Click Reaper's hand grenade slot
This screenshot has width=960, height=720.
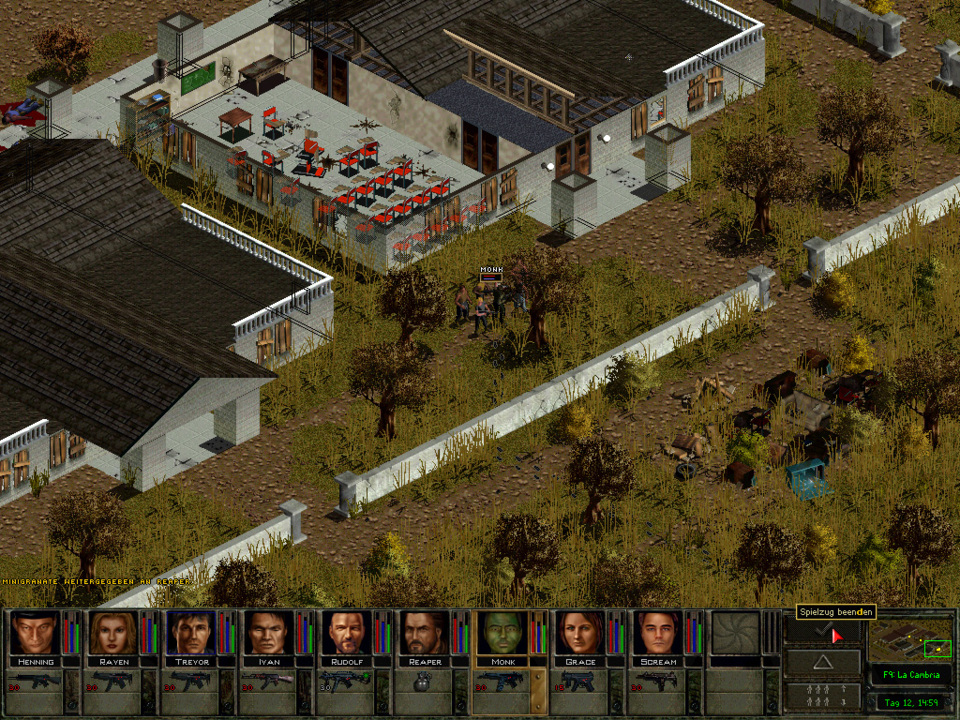(424, 685)
